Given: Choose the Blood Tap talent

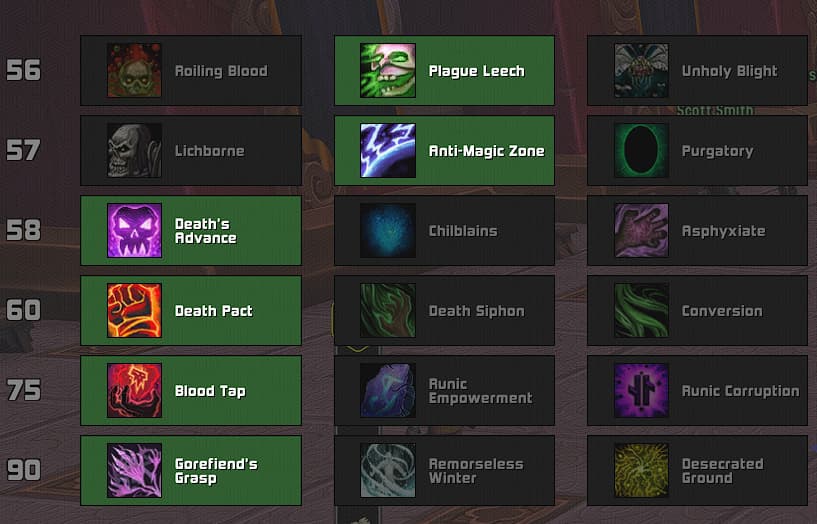Looking at the screenshot, I should point(191,391).
